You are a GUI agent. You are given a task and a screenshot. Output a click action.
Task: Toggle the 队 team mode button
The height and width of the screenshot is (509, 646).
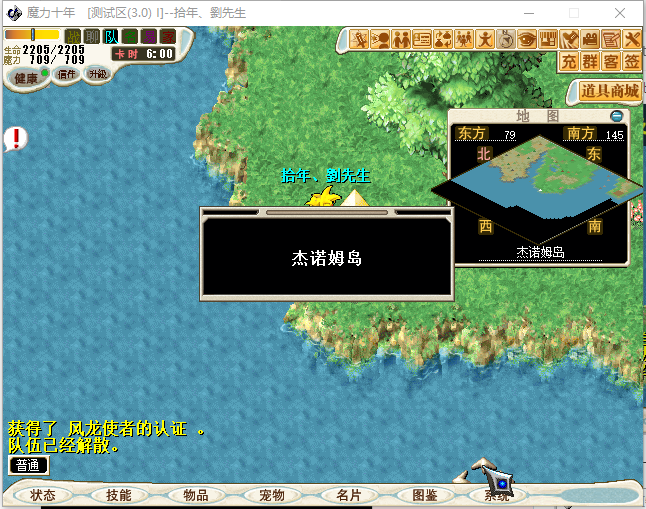[110, 36]
